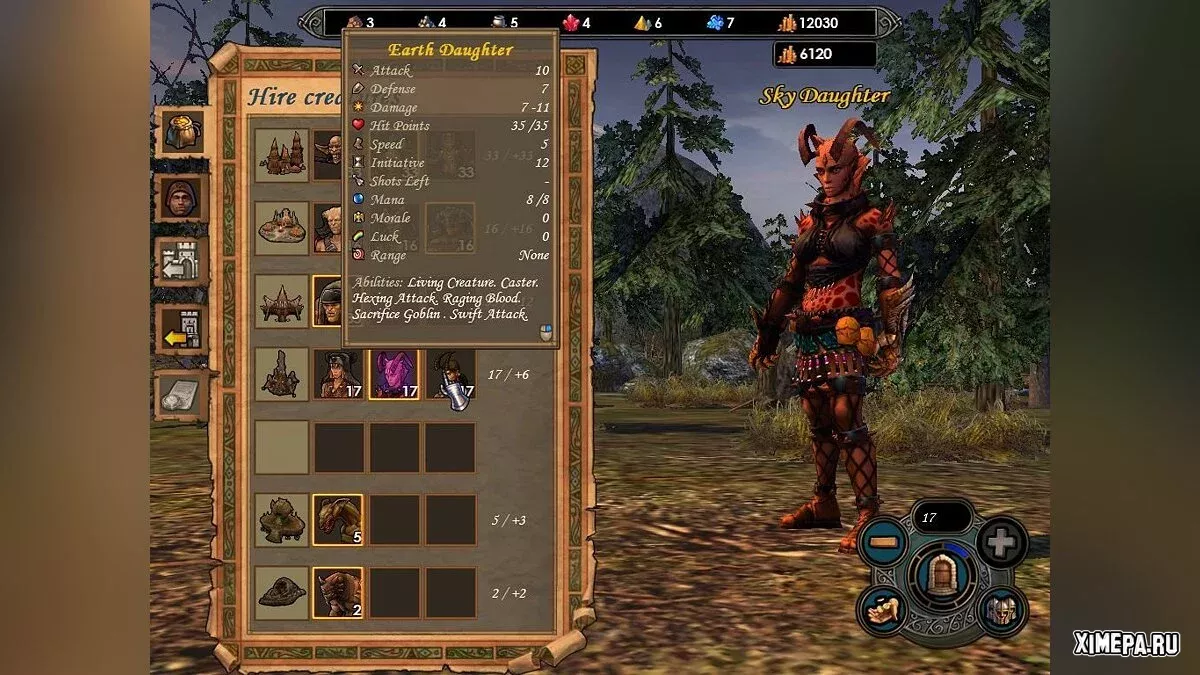Image resolution: width=1200 pixels, height=675 pixels.
Task: Switch to the hooded hero face tab
Action: click(182, 198)
